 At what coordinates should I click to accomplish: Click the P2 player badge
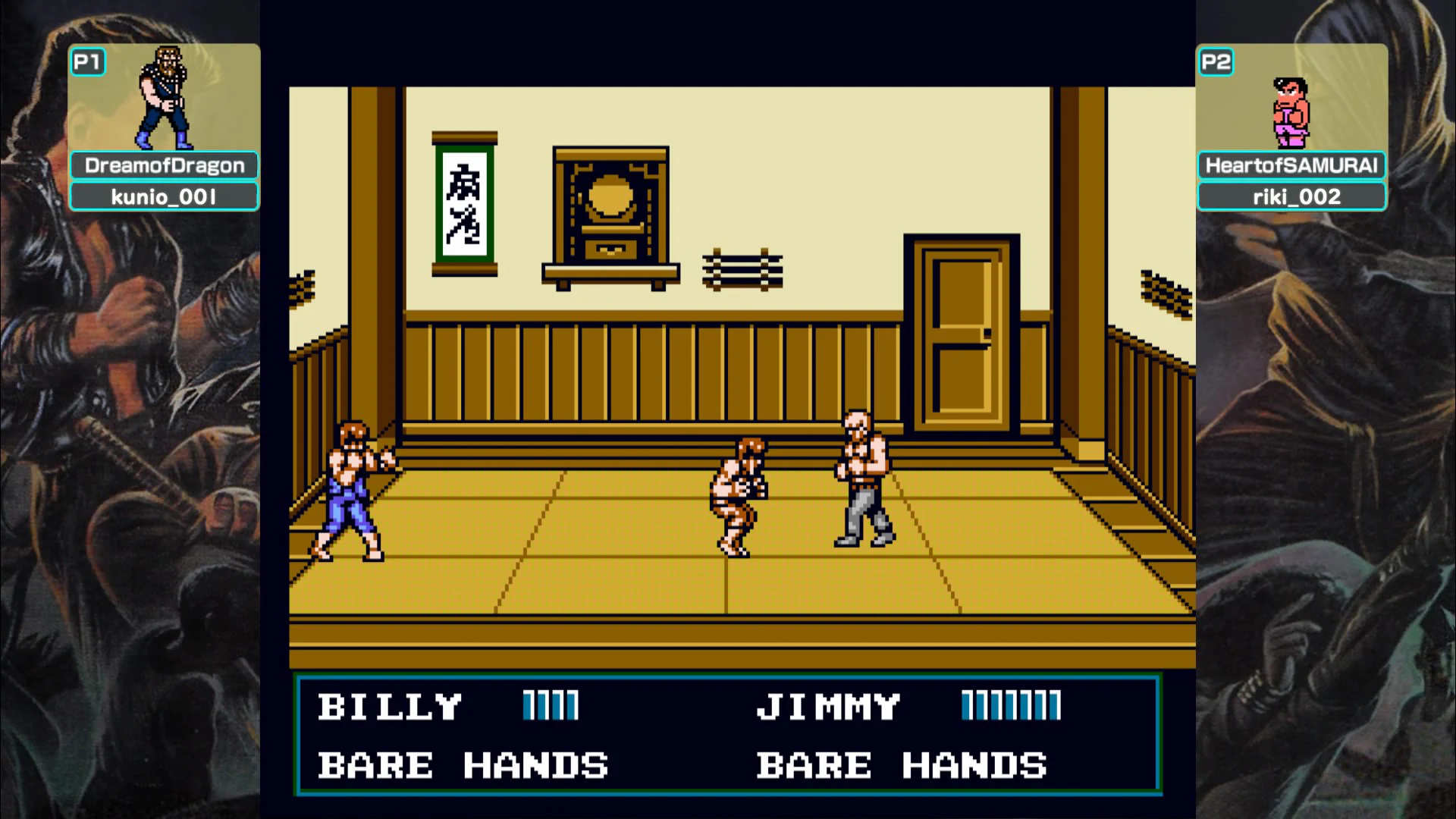1216,62
